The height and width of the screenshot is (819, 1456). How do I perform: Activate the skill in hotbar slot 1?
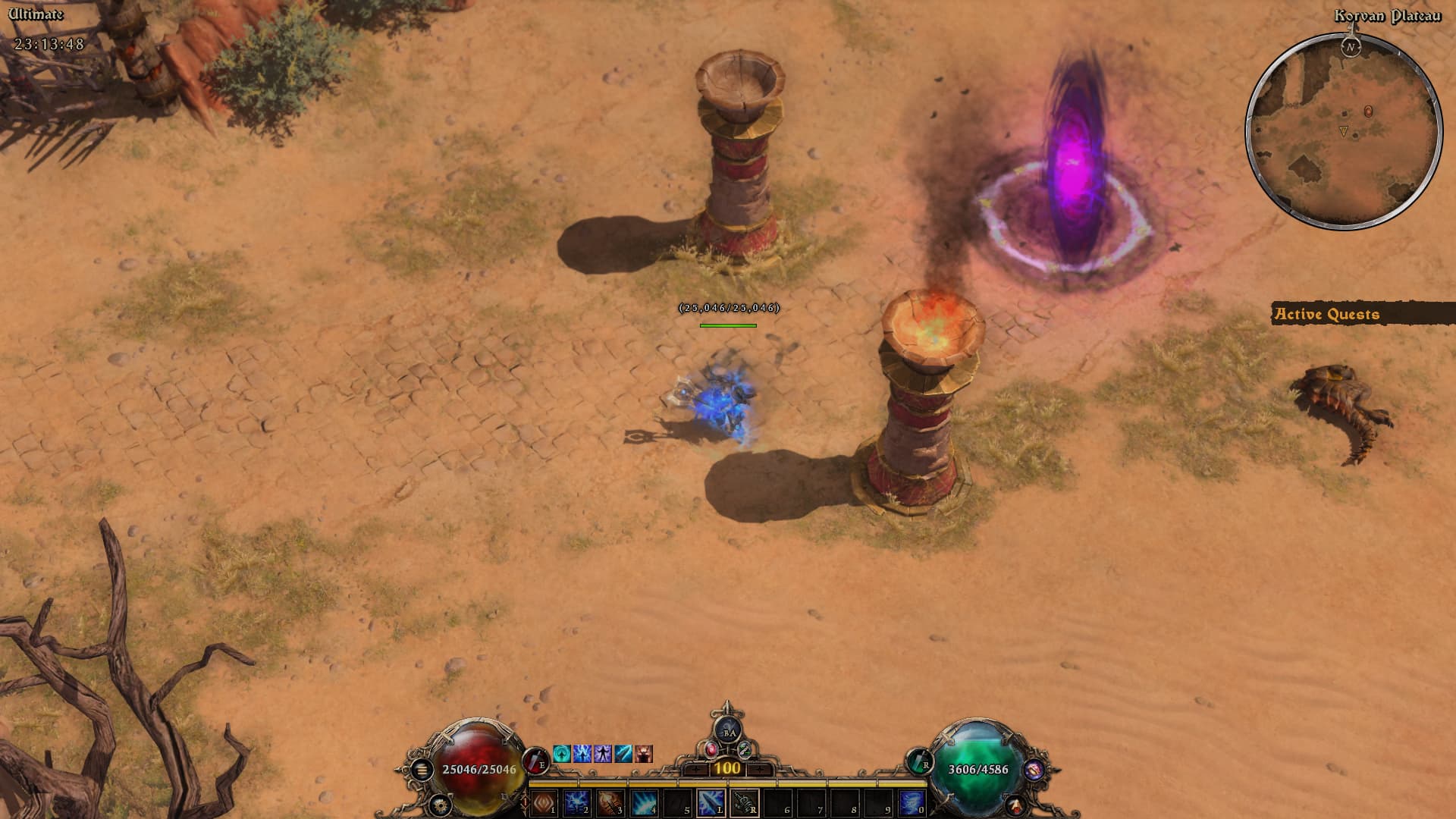[543, 802]
